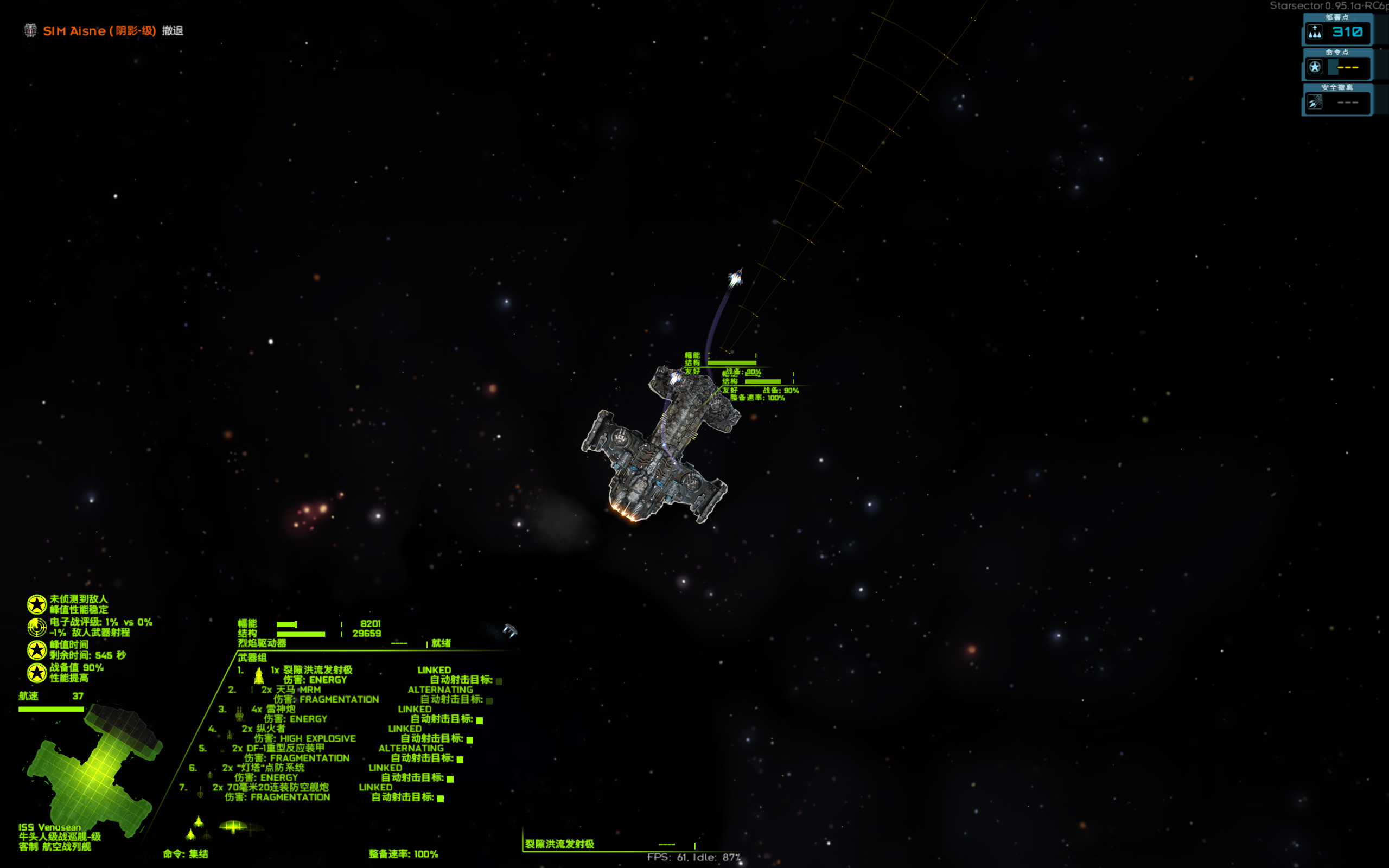Click the 电子战评级 radar status icon
Screen dimensions: 1389x868
37,627
